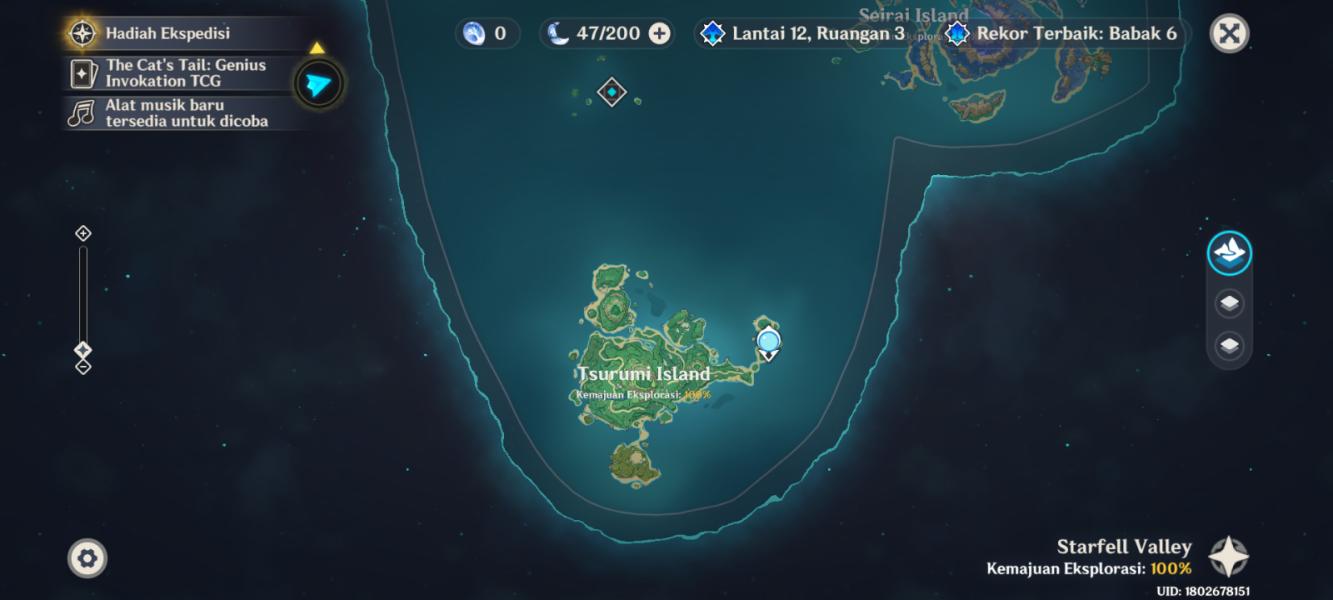Open map settings gear

pos(87,558)
